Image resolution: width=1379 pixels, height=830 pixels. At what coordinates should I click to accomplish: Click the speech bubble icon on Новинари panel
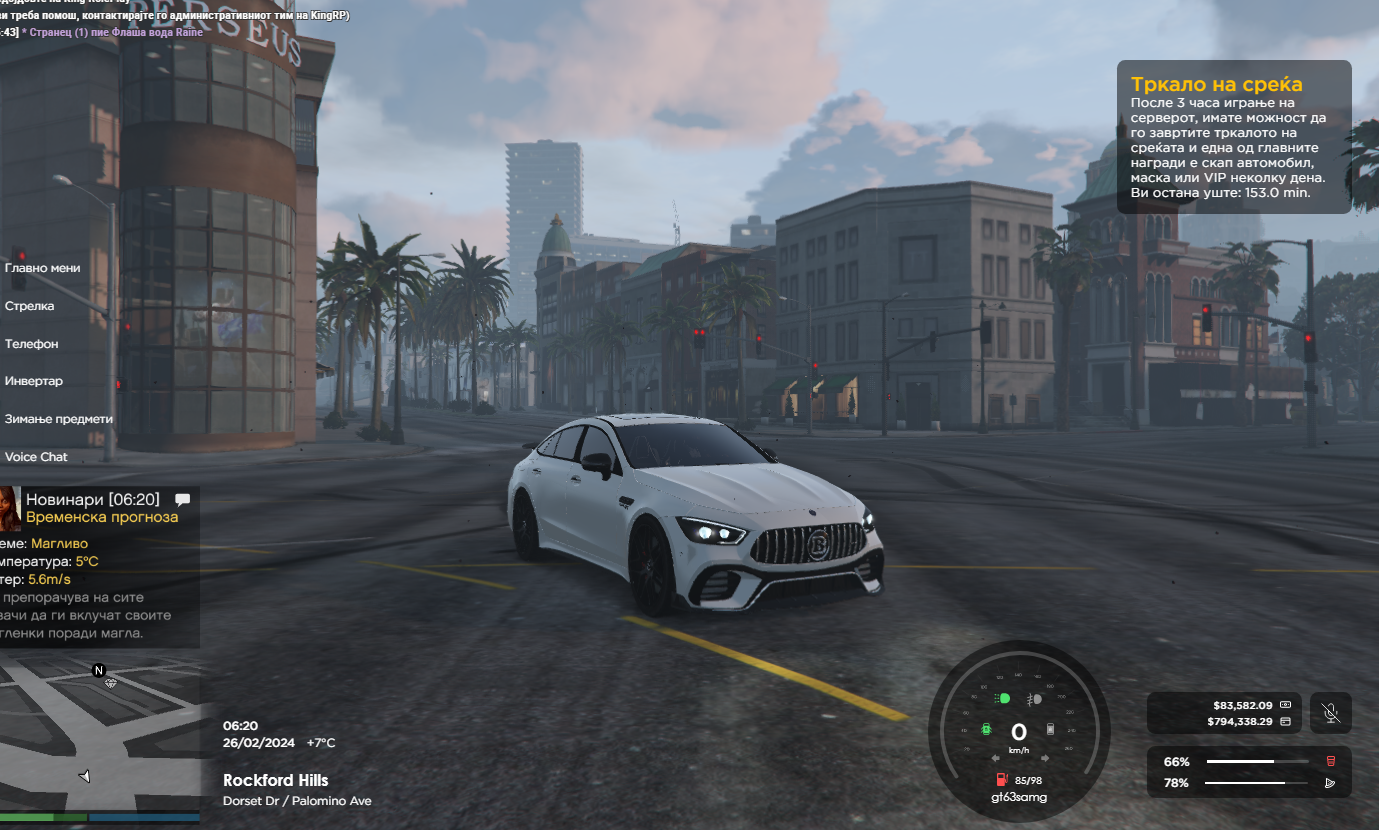point(182,499)
